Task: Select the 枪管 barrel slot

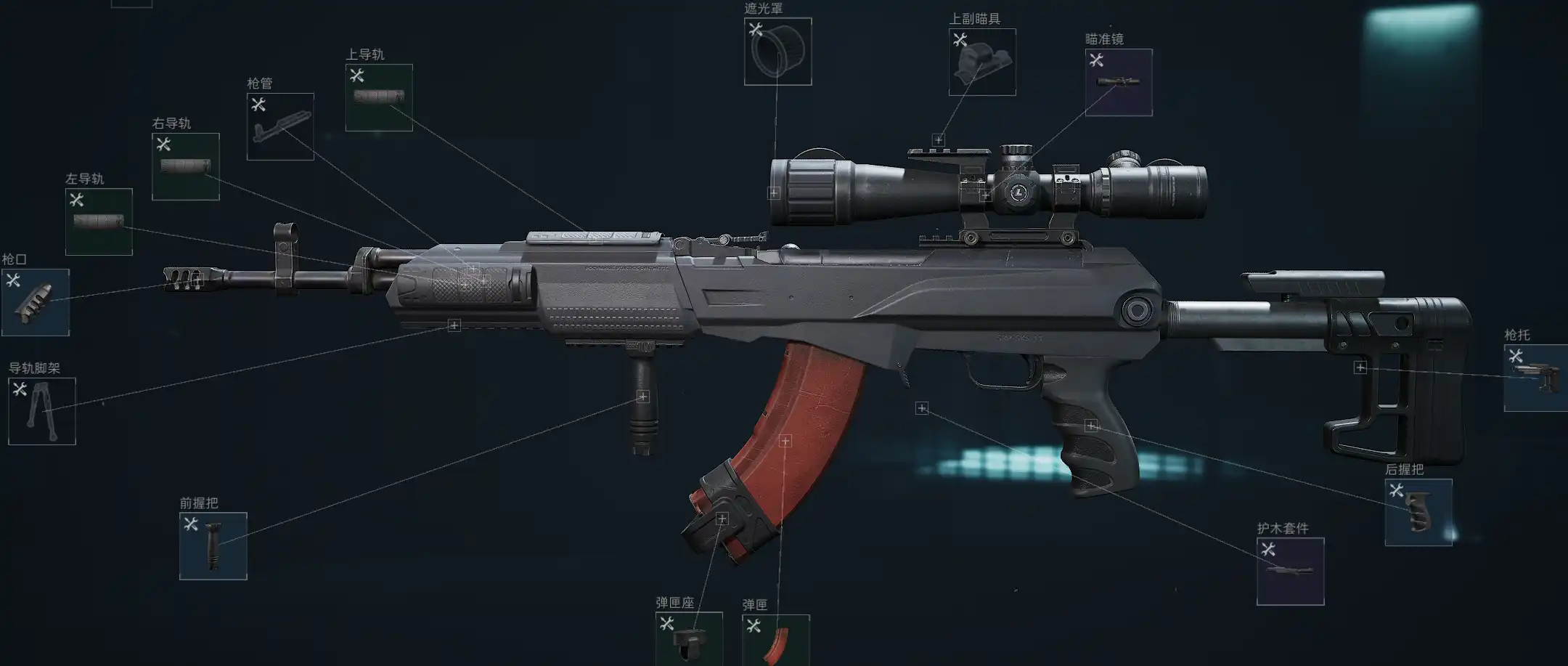Action: [x=280, y=126]
